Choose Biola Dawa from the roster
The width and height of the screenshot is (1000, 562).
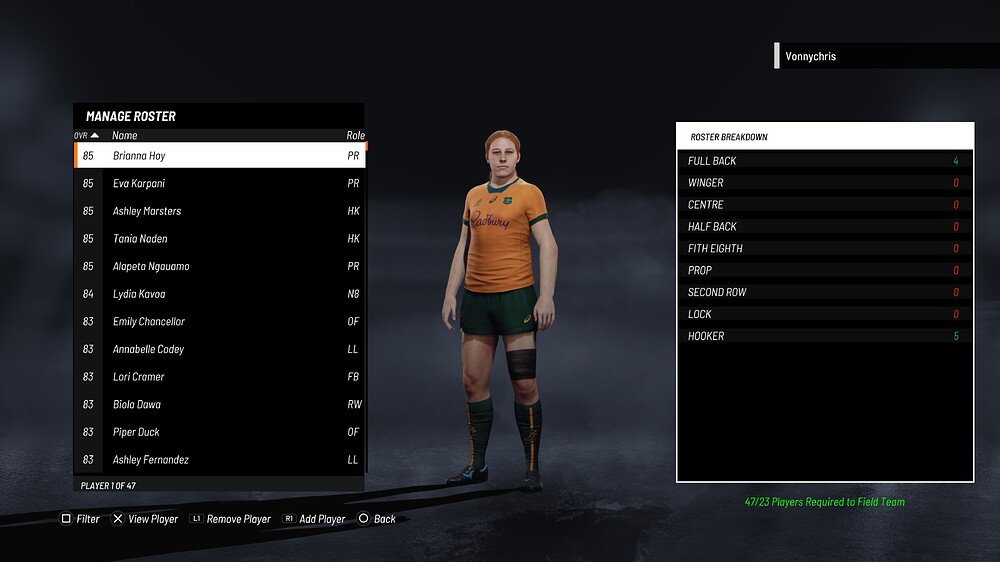click(x=219, y=405)
